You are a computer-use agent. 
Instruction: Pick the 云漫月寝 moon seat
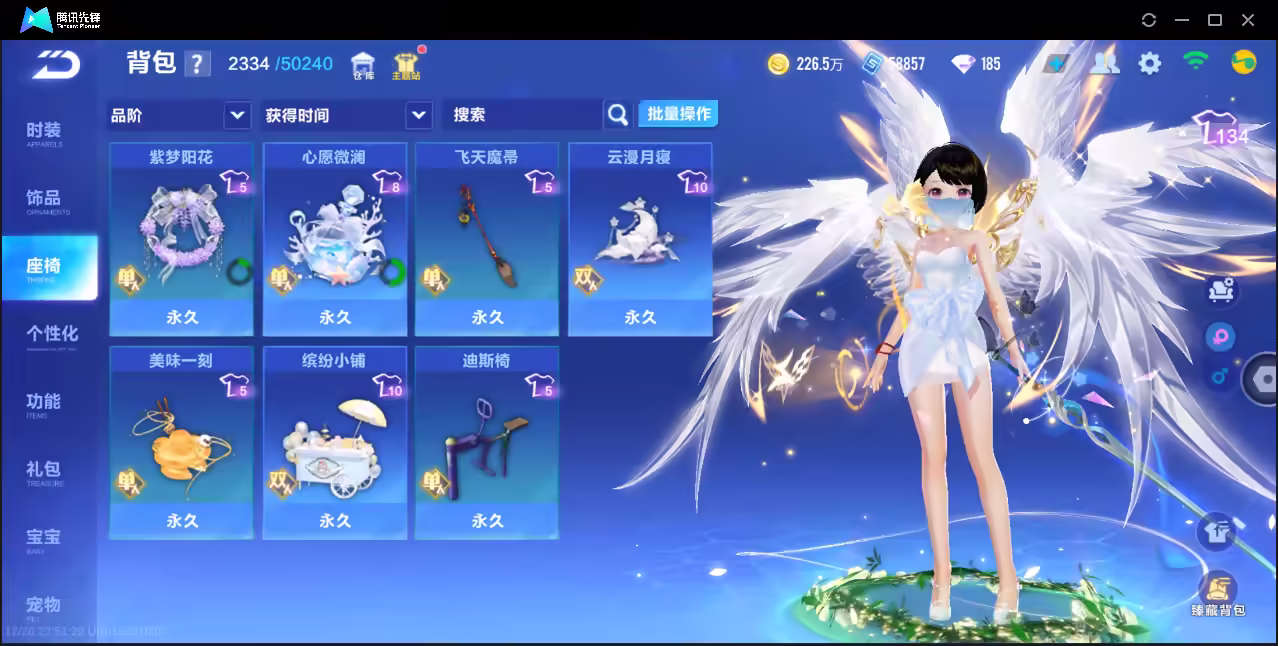point(640,239)
